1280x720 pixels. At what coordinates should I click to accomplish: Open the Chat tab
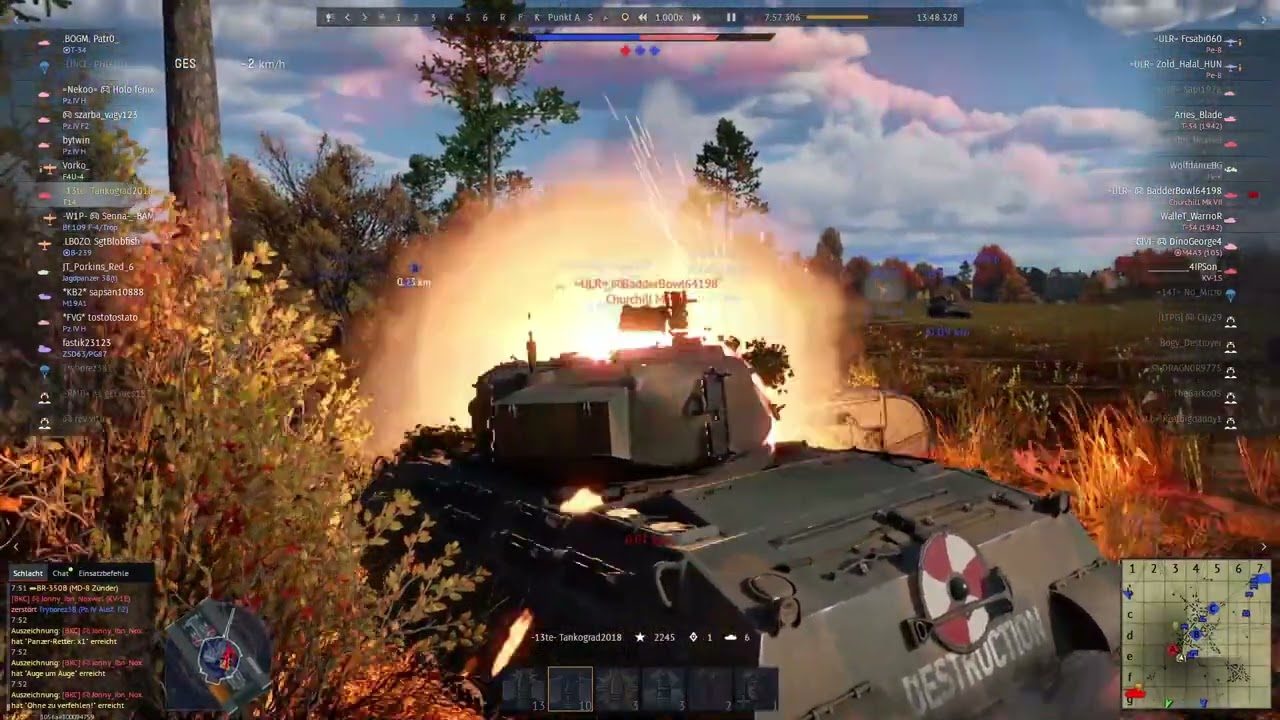coord(61,573)
